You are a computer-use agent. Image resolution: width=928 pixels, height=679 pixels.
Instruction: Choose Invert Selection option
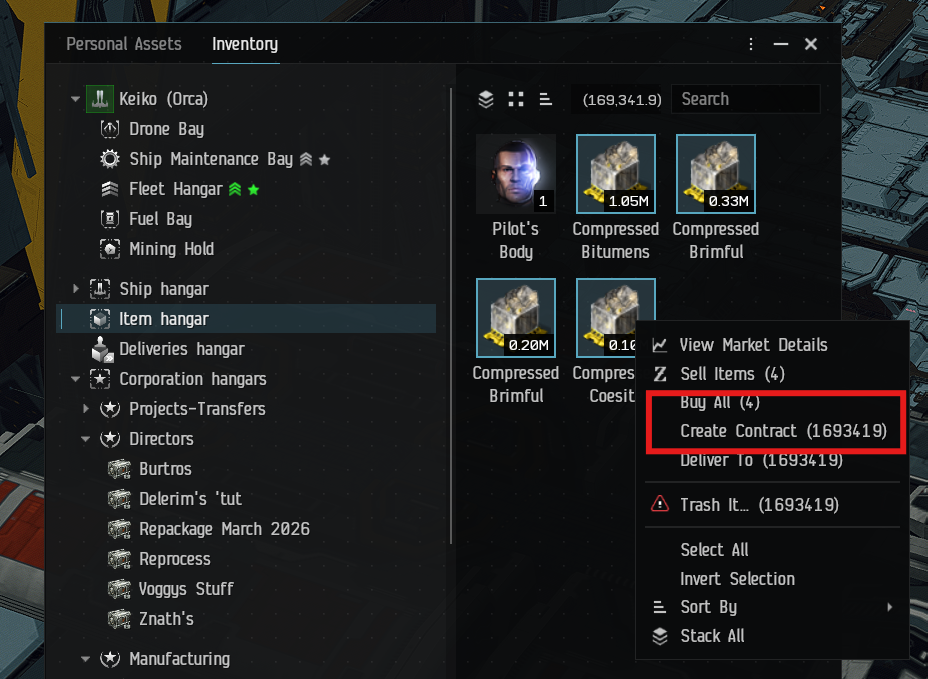pos(737,579)
